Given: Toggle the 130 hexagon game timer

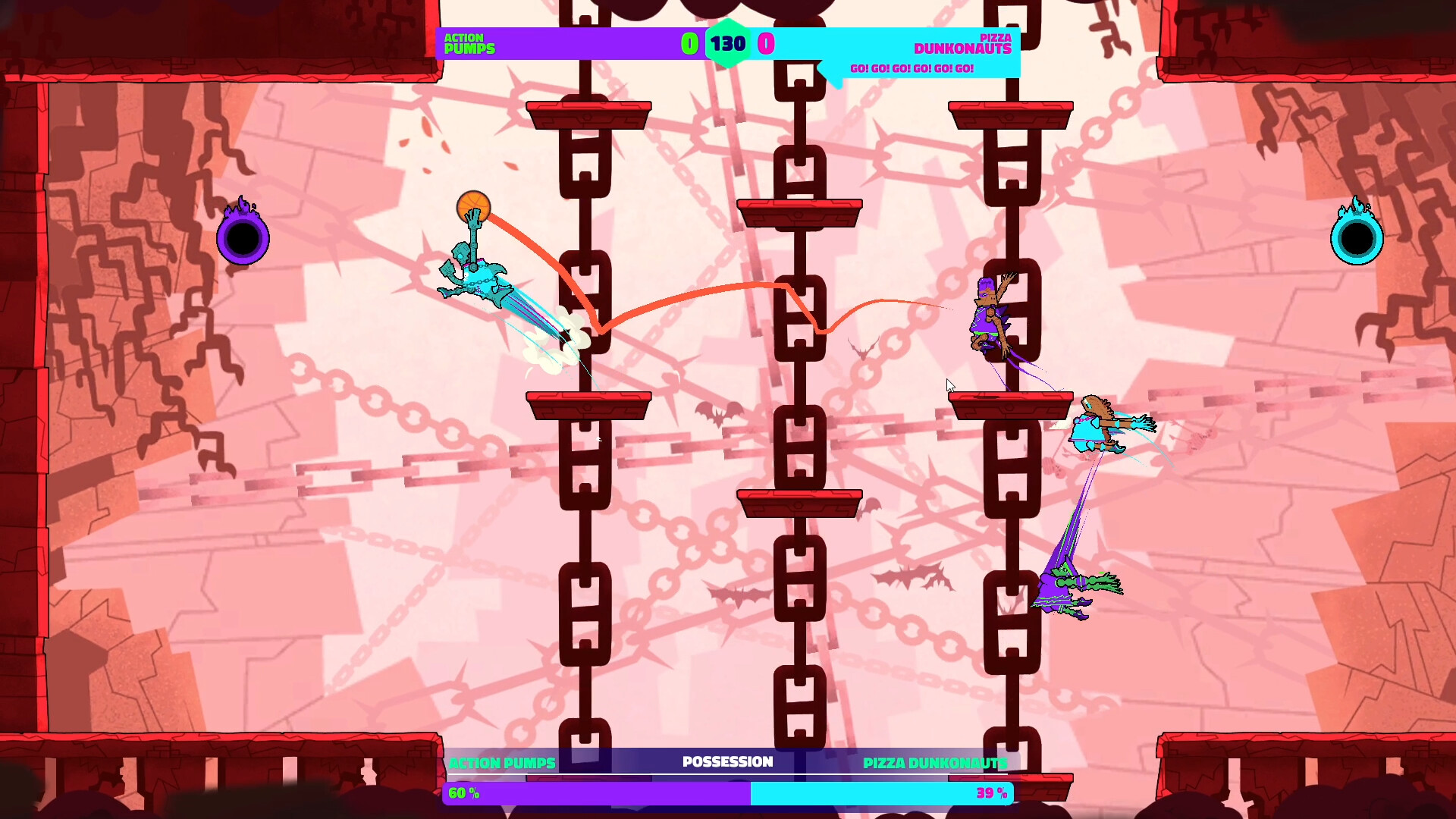Looking at the screenshot, I should click(726, 43).
